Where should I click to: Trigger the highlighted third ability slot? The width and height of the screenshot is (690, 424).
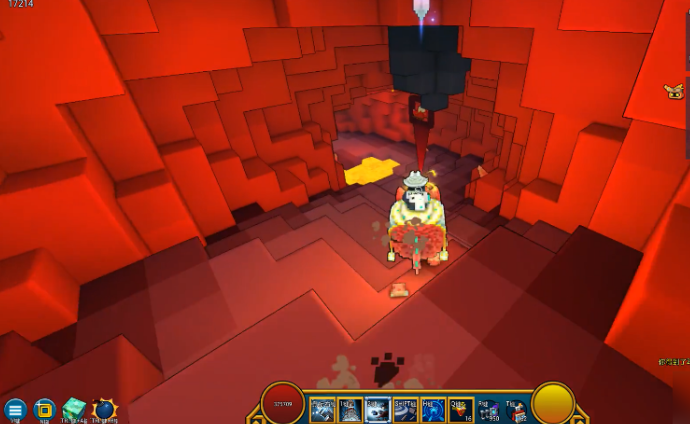coord(377,409)
